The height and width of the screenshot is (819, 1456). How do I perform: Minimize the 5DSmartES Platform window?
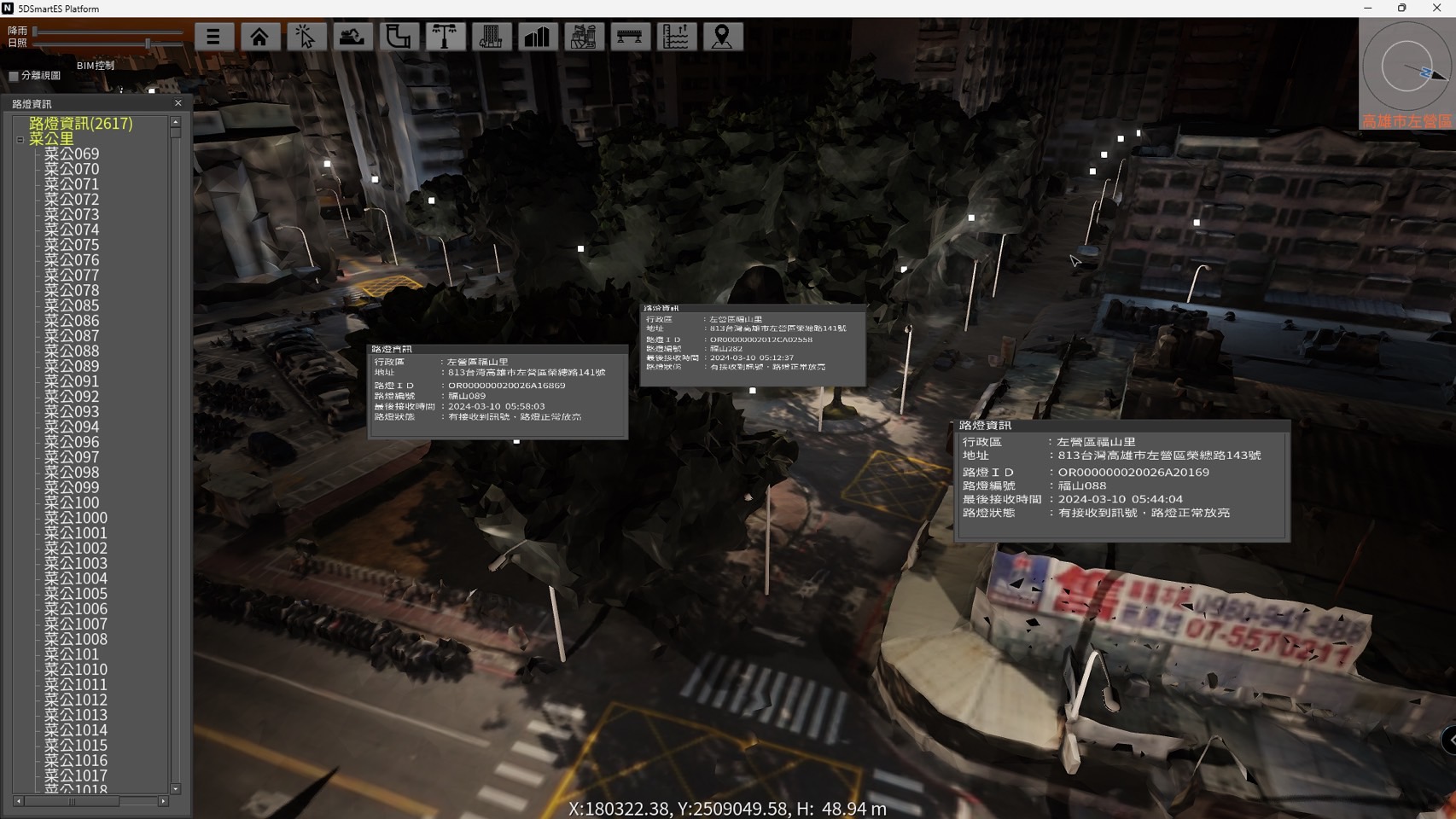[x=1367, y=8]
